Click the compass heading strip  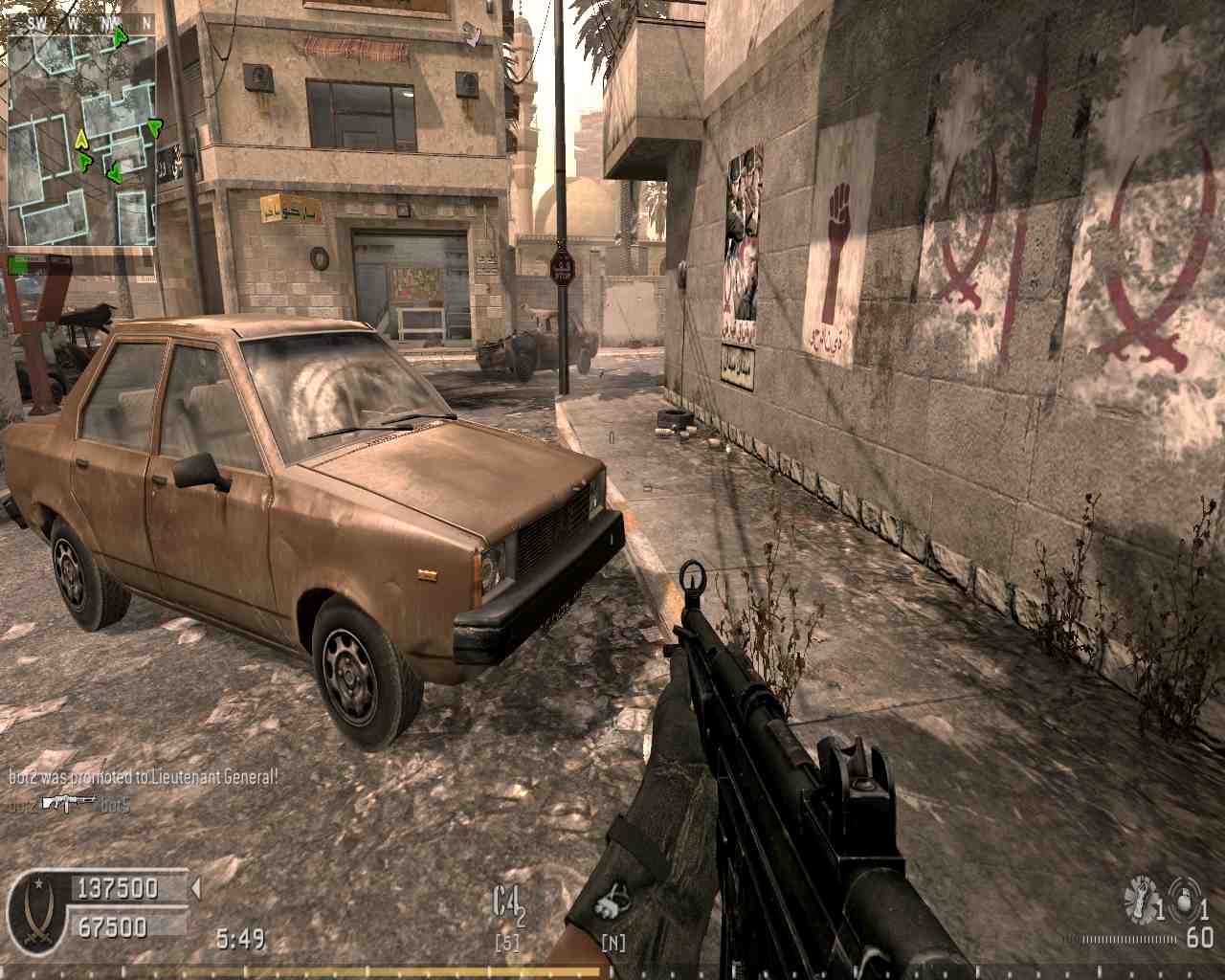point(82,21)
